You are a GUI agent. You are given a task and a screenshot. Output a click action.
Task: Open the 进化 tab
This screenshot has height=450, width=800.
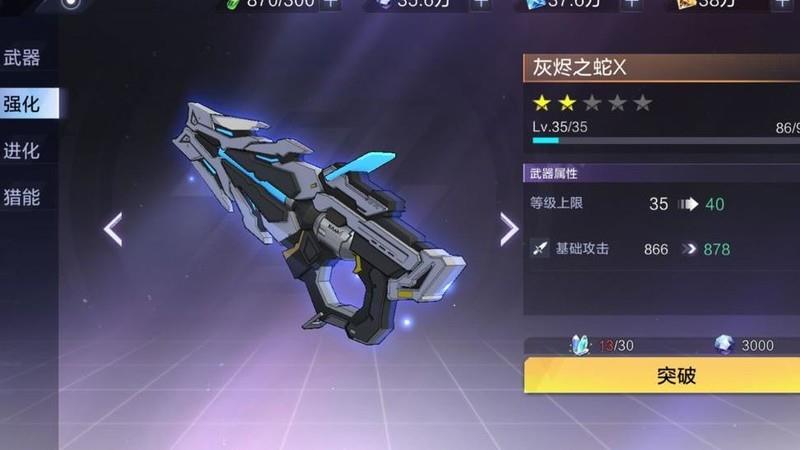pyautogui.click(x=22, y=150)
